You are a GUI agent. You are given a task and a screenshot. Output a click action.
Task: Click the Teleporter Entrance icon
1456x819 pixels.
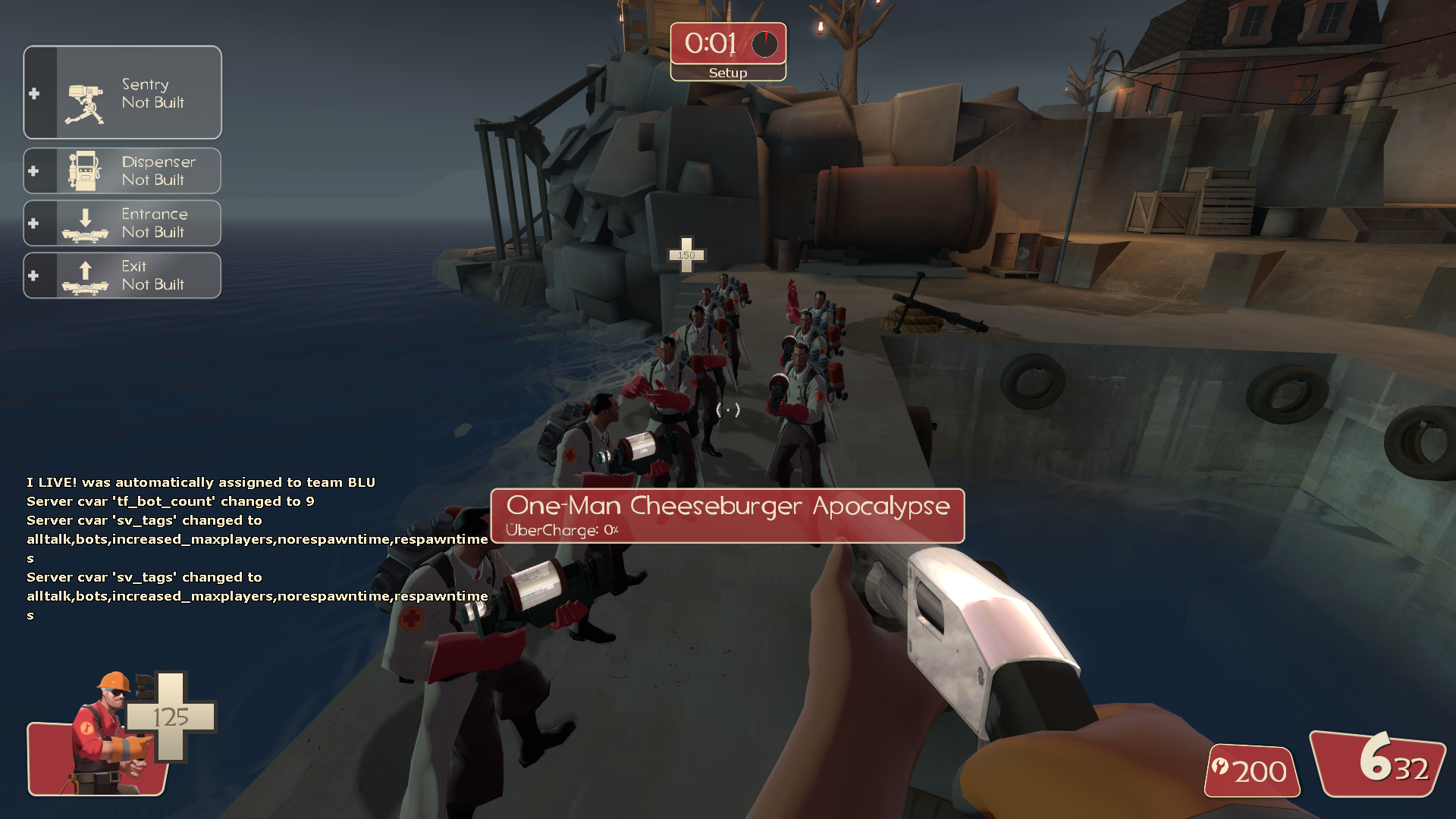coord(87,224)
